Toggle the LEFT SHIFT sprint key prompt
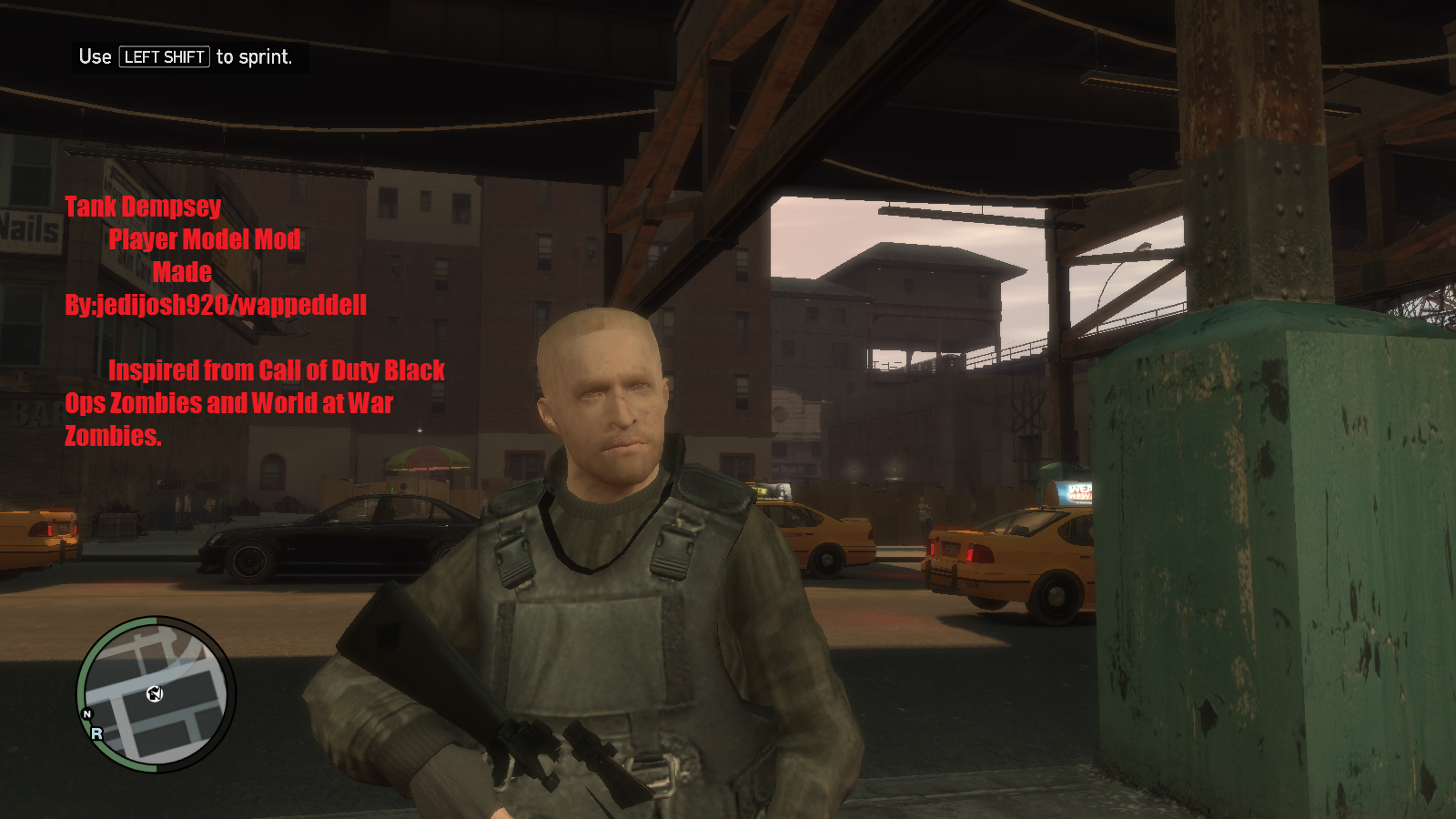This screenshot has height=819, width=1456. click(164, 57)
